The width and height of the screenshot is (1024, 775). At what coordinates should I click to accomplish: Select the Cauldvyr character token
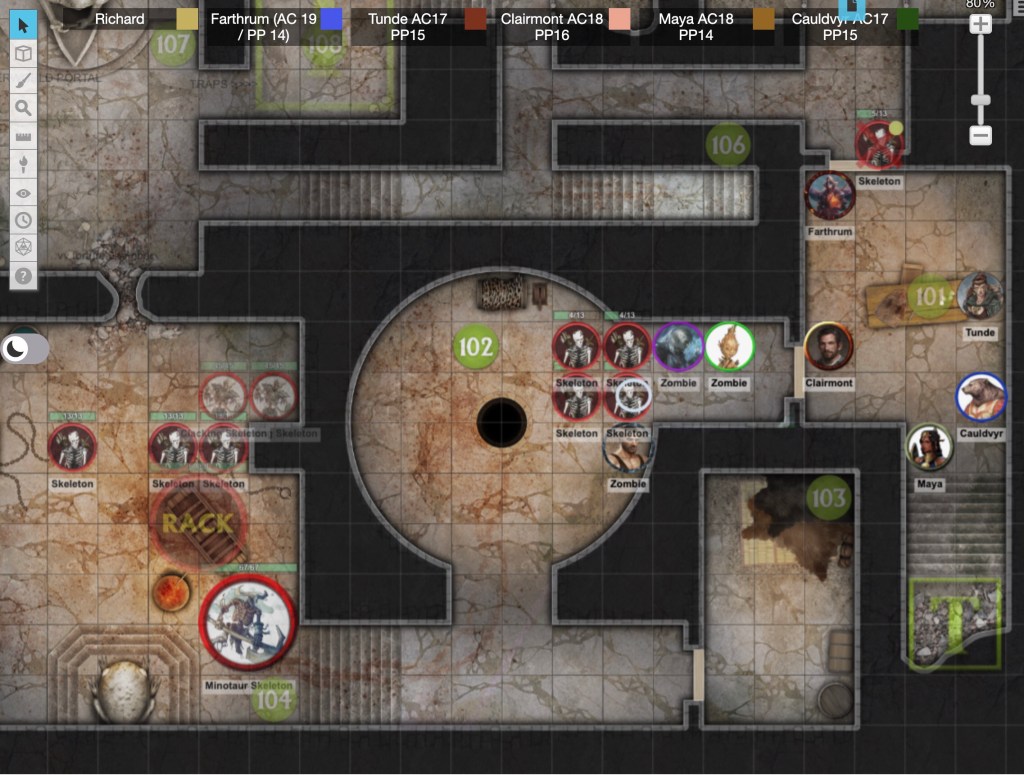click(980, 397)
